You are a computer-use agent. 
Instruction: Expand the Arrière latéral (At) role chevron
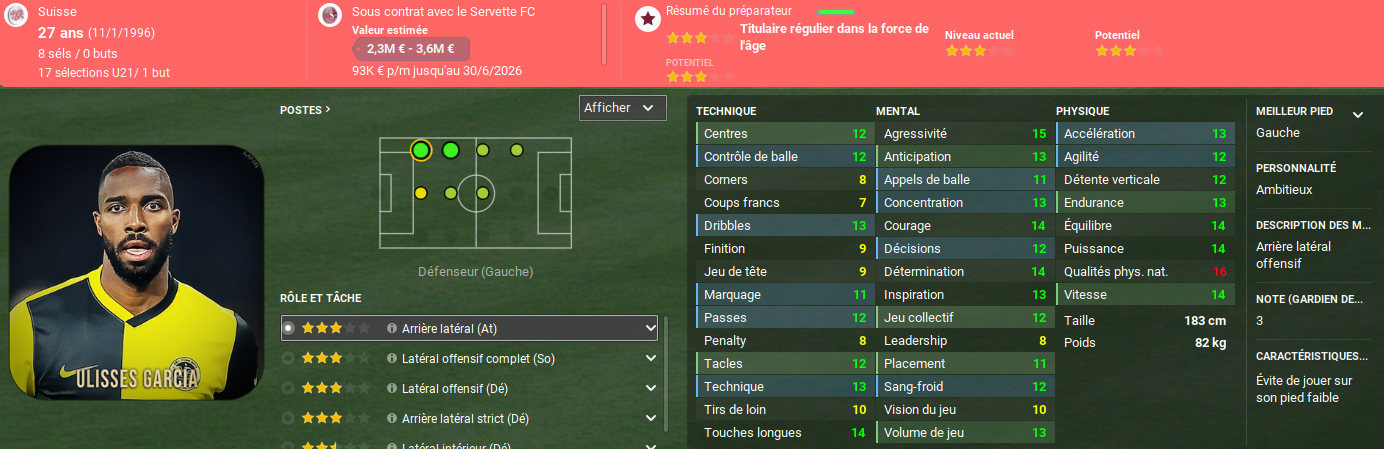(x=649, y=328)
